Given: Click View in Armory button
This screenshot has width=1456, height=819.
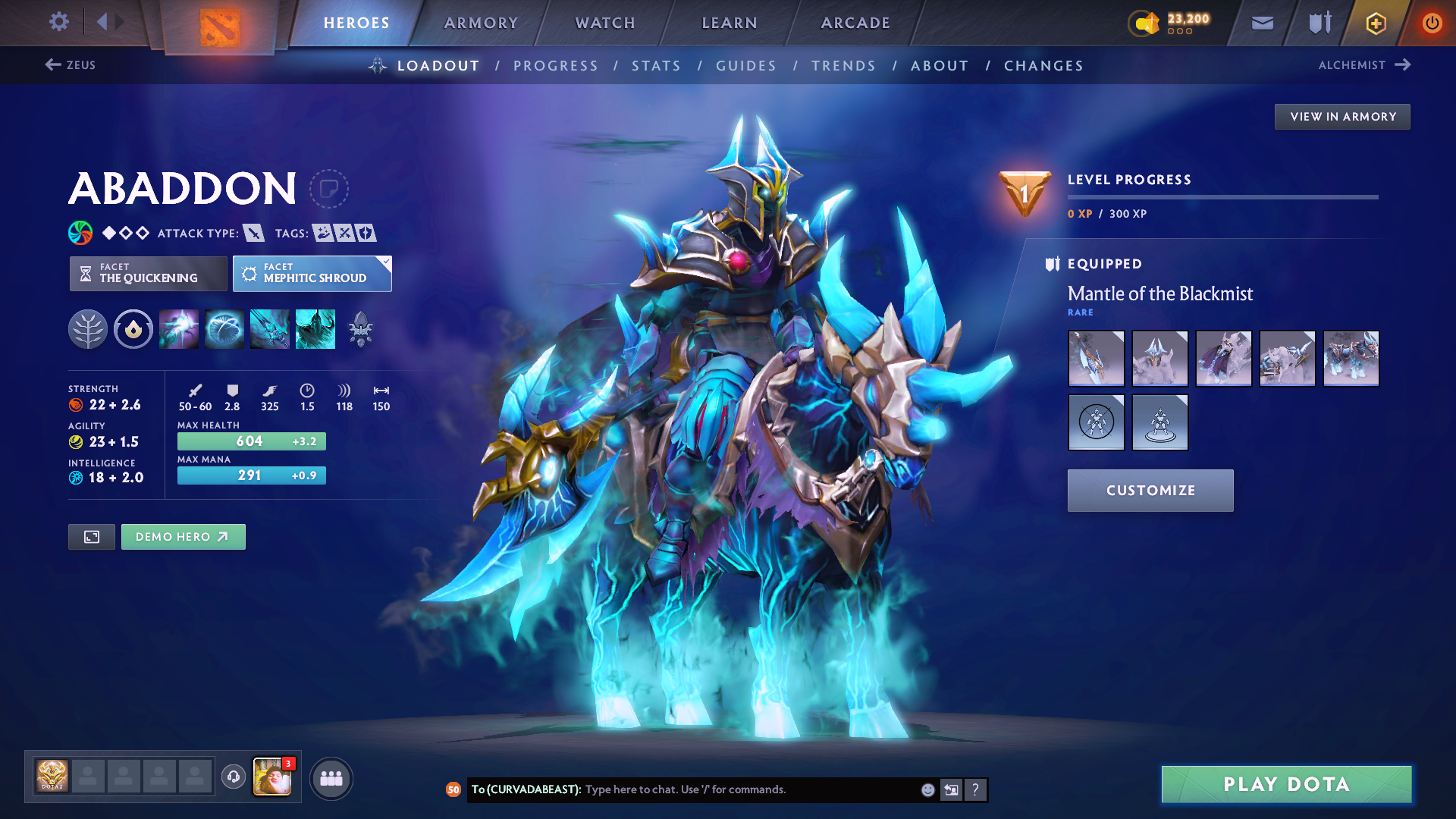Looking at the screenshot, I should [x=1342, y=117].
